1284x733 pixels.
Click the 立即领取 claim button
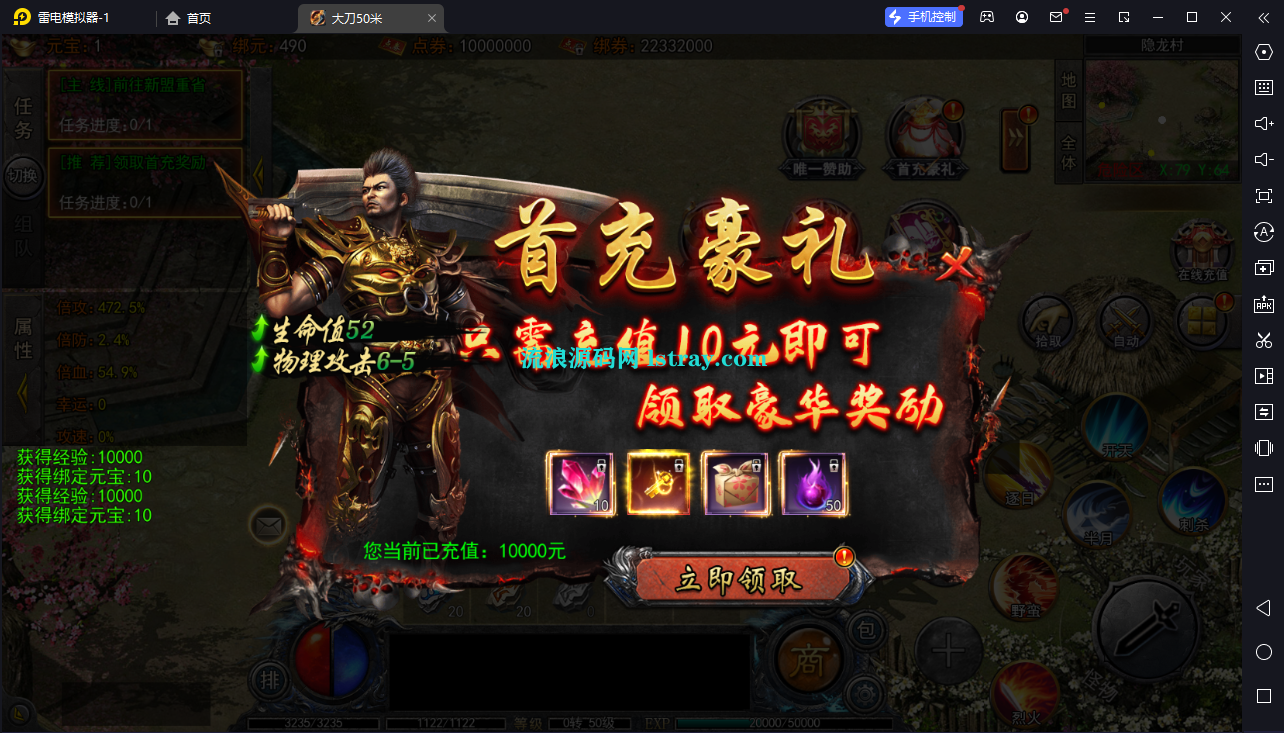[739, 580]
